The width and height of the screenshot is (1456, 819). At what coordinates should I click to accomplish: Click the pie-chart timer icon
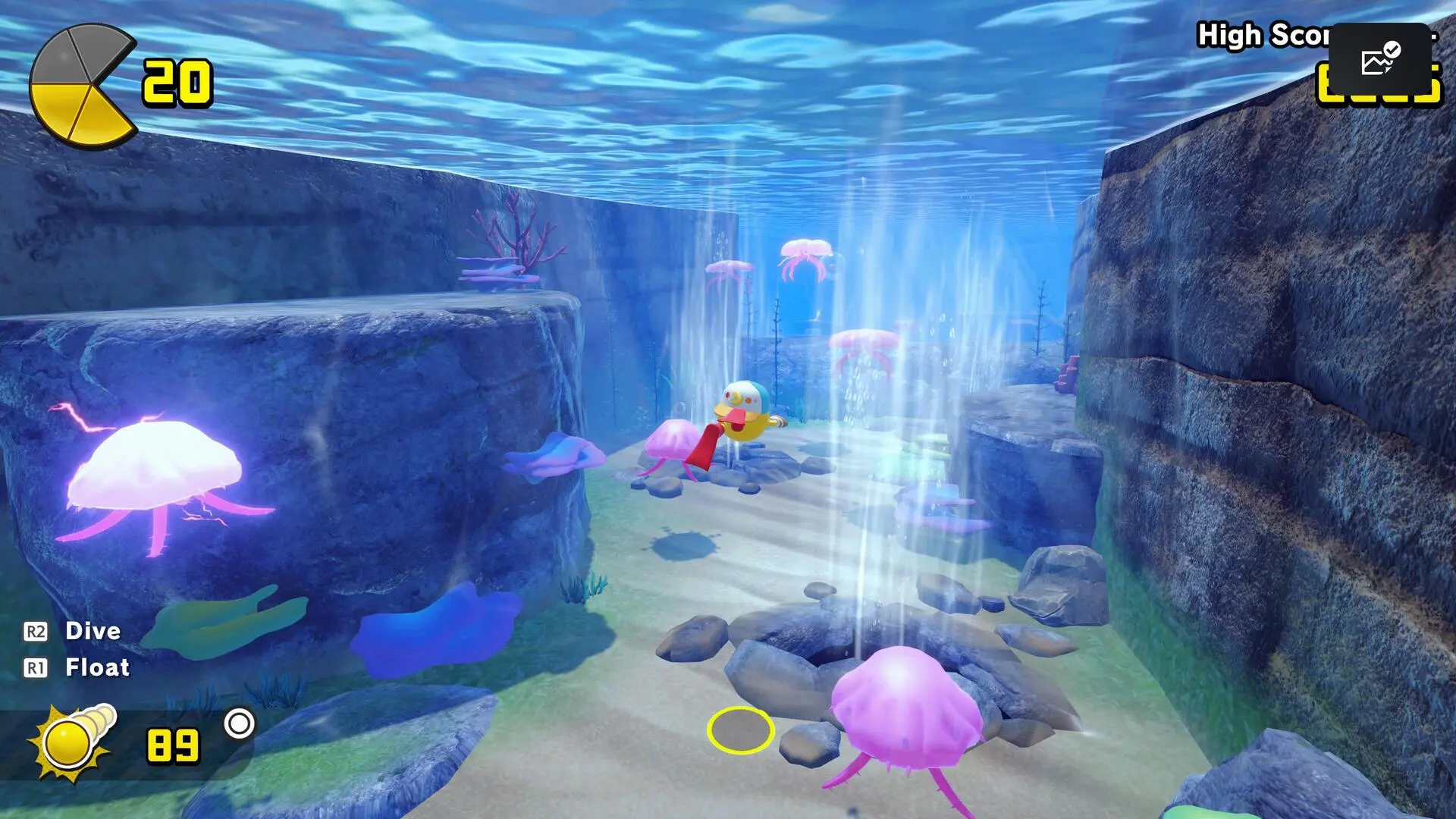[x=83, y=83]
